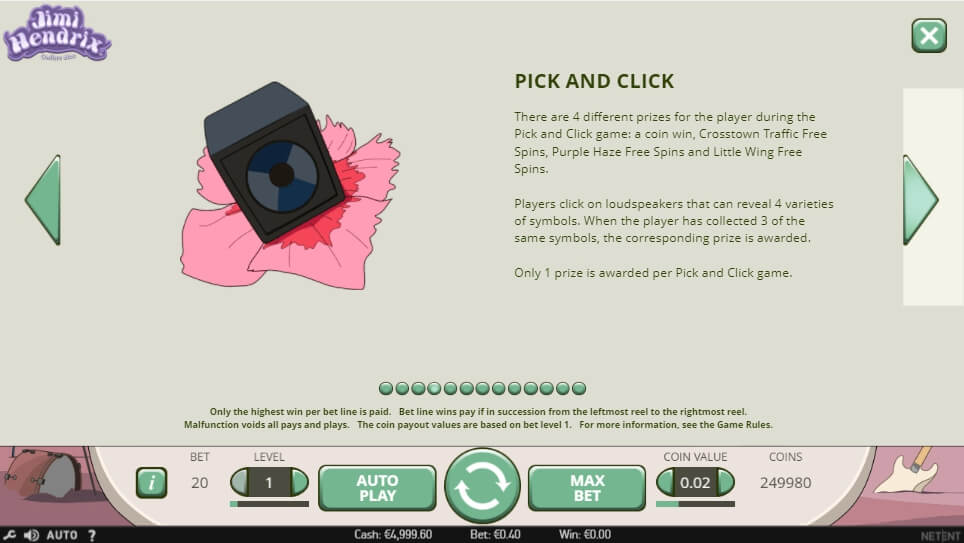Place the Max Bet
Viewport: 964px width, 543px height.
[x=587, y=487]
